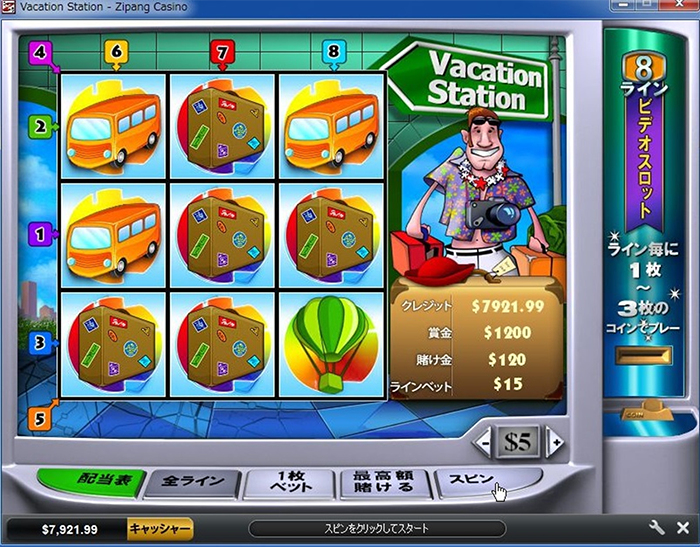The width and height of the screenshot is (700, 547).
Task: Decrease coin value with the minus arrow
Action: click(484, 441)
